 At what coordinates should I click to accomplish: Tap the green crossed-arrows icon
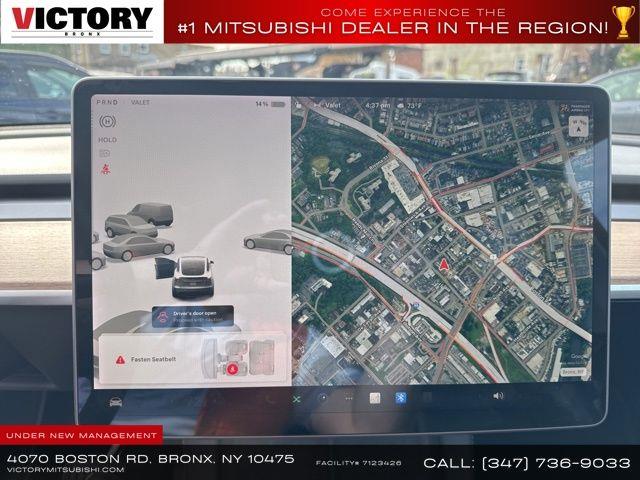(296, 398)
